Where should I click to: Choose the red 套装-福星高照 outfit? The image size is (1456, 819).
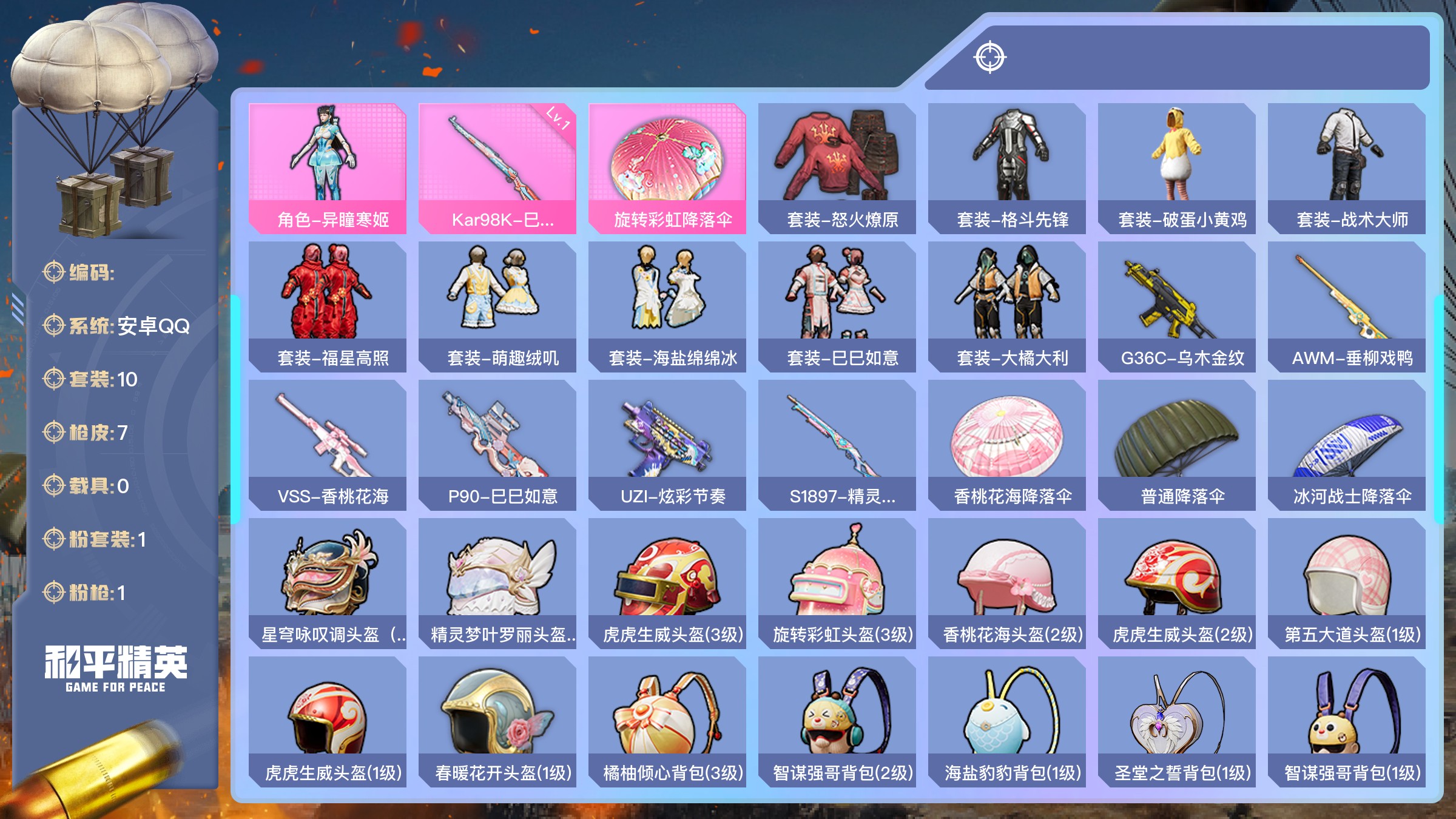click(x=327, y=306)
